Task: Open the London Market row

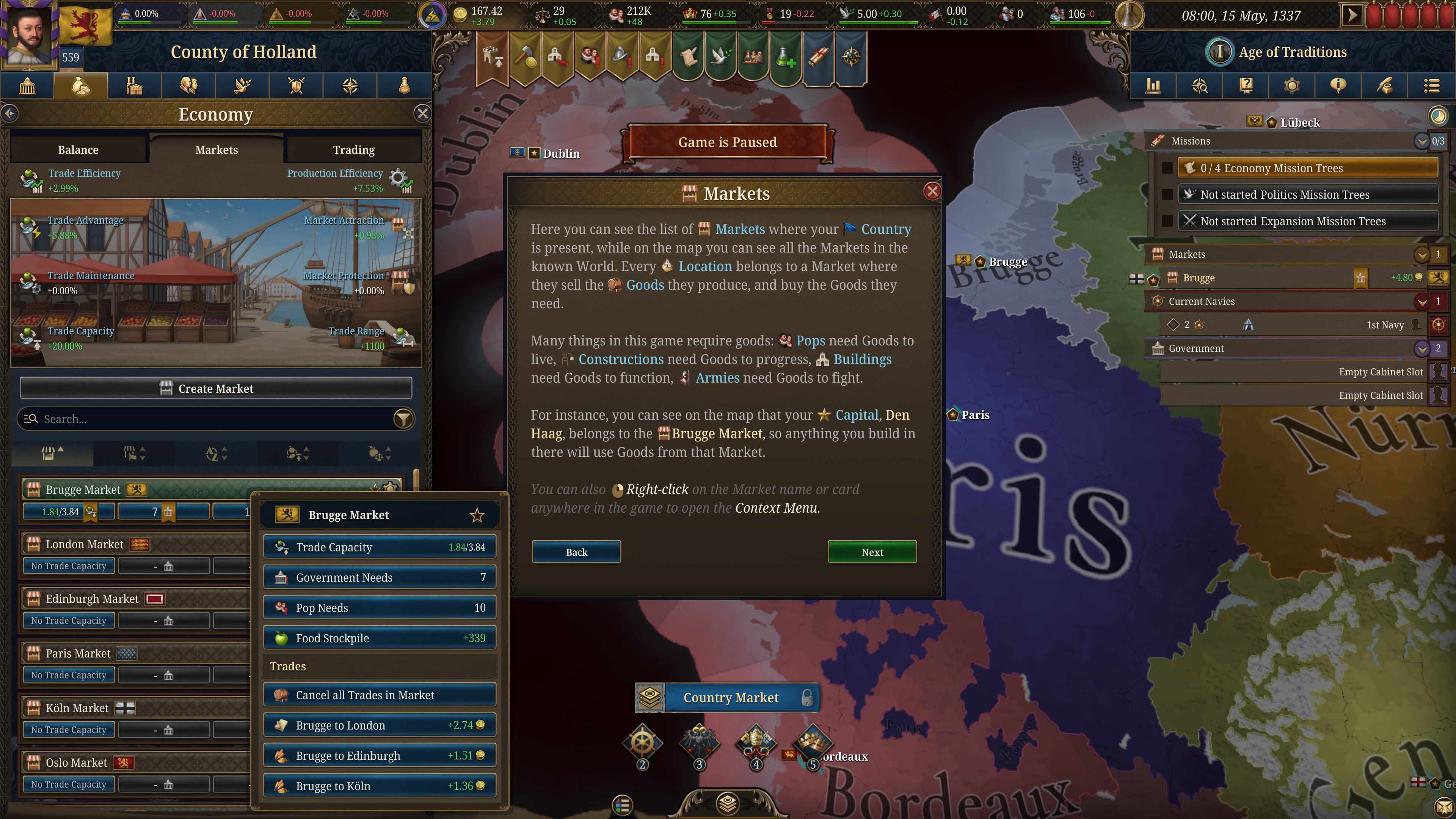Action: [85, 544]
